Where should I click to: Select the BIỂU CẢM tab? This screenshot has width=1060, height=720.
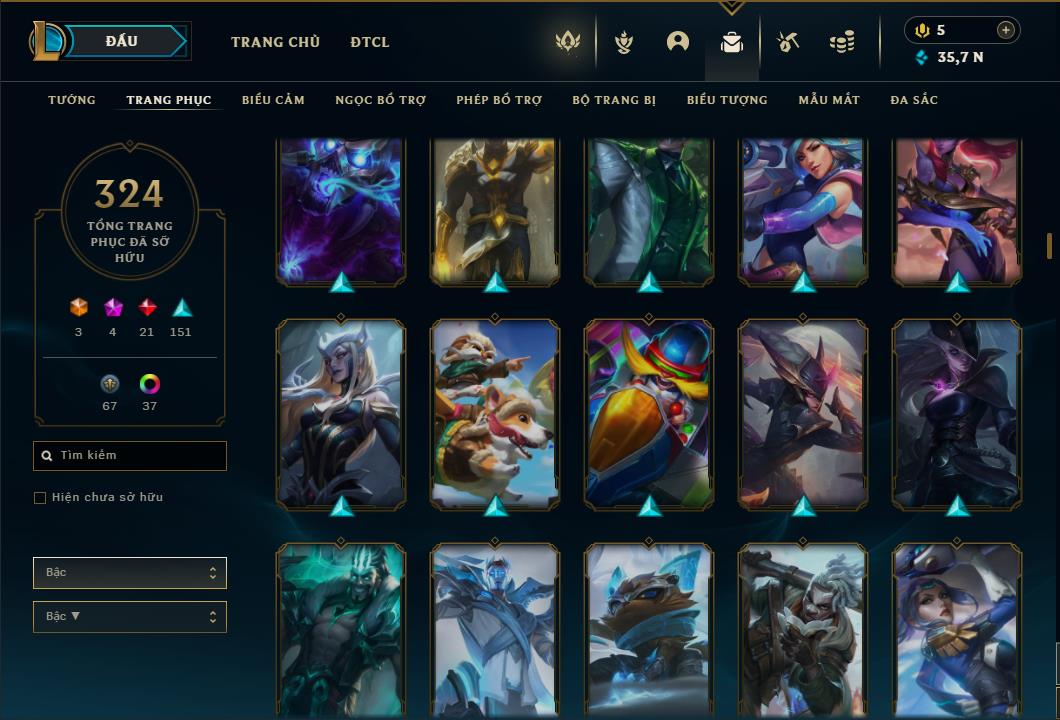[273, 100]
